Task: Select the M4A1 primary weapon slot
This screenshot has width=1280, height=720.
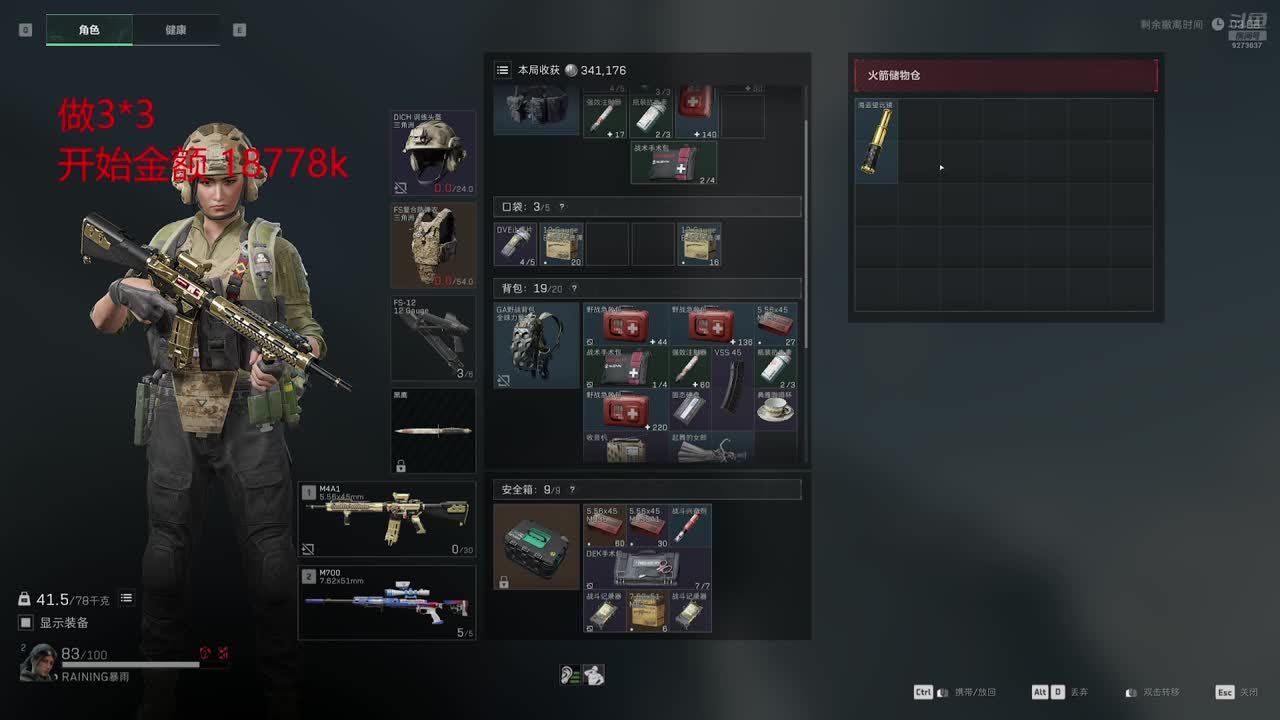Action: click(387, 519)
